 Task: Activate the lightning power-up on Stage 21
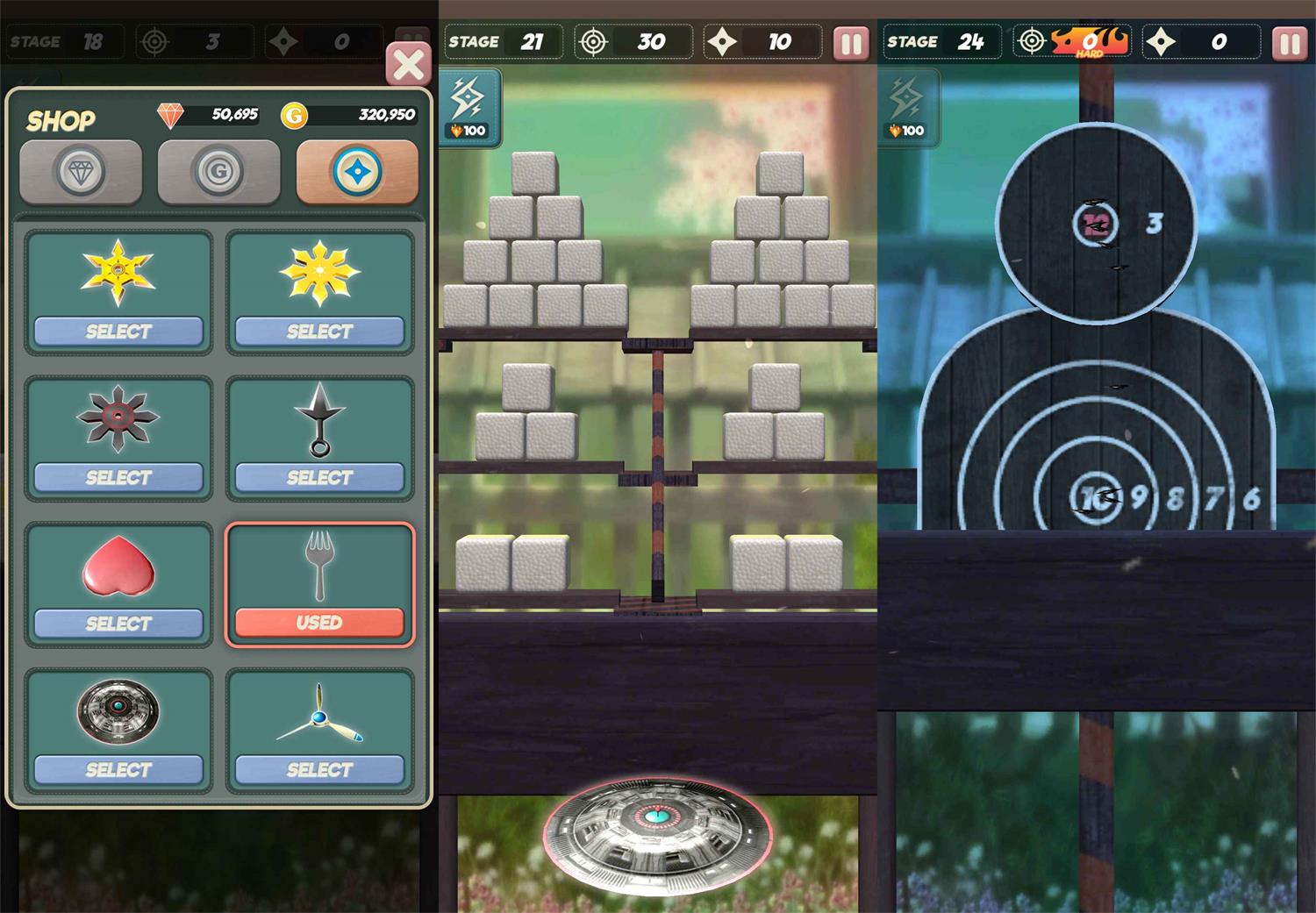tap(469, 107)
